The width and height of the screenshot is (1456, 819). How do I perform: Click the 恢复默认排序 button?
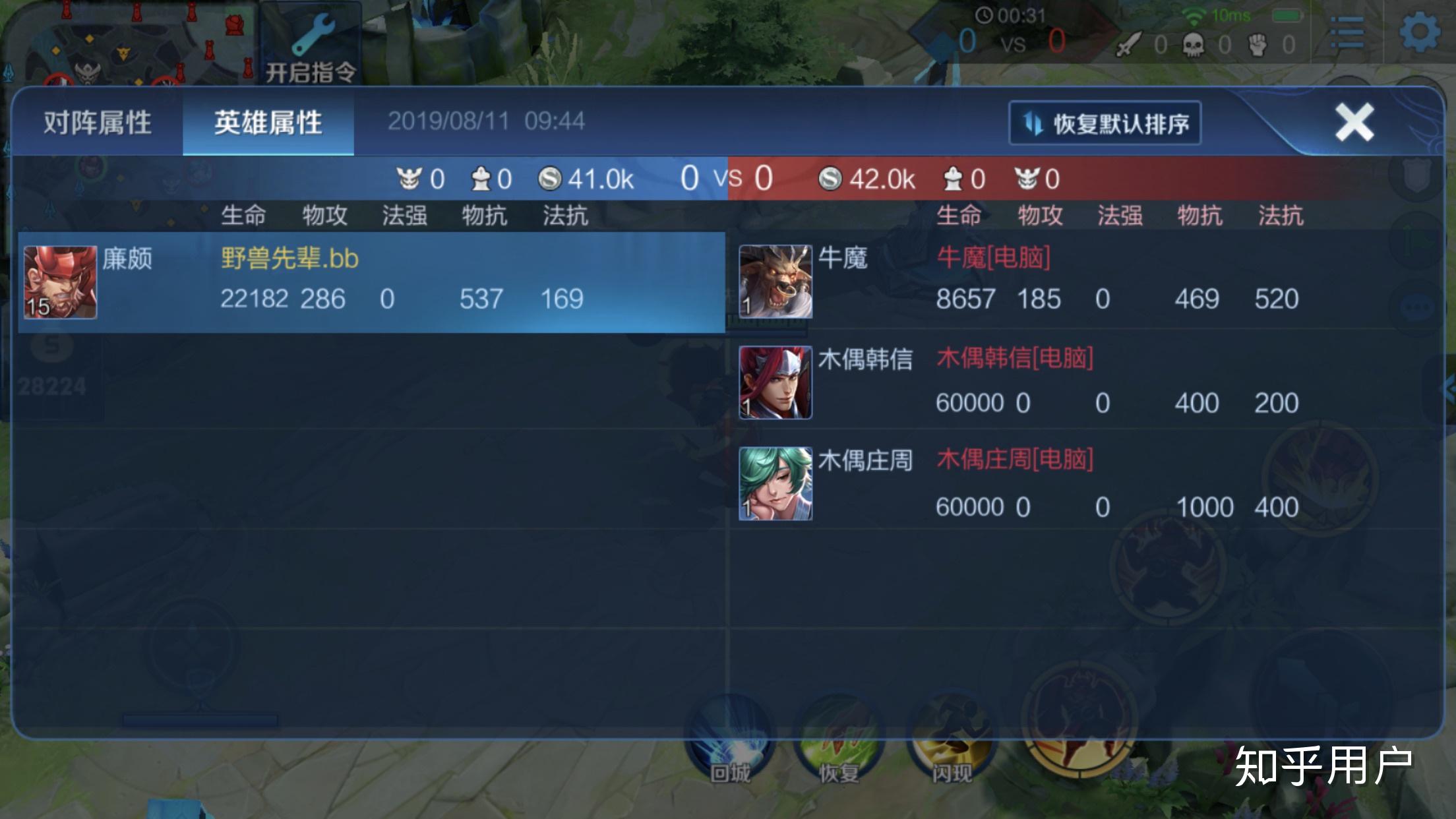pyautogui.click(x=1106, y=122)
